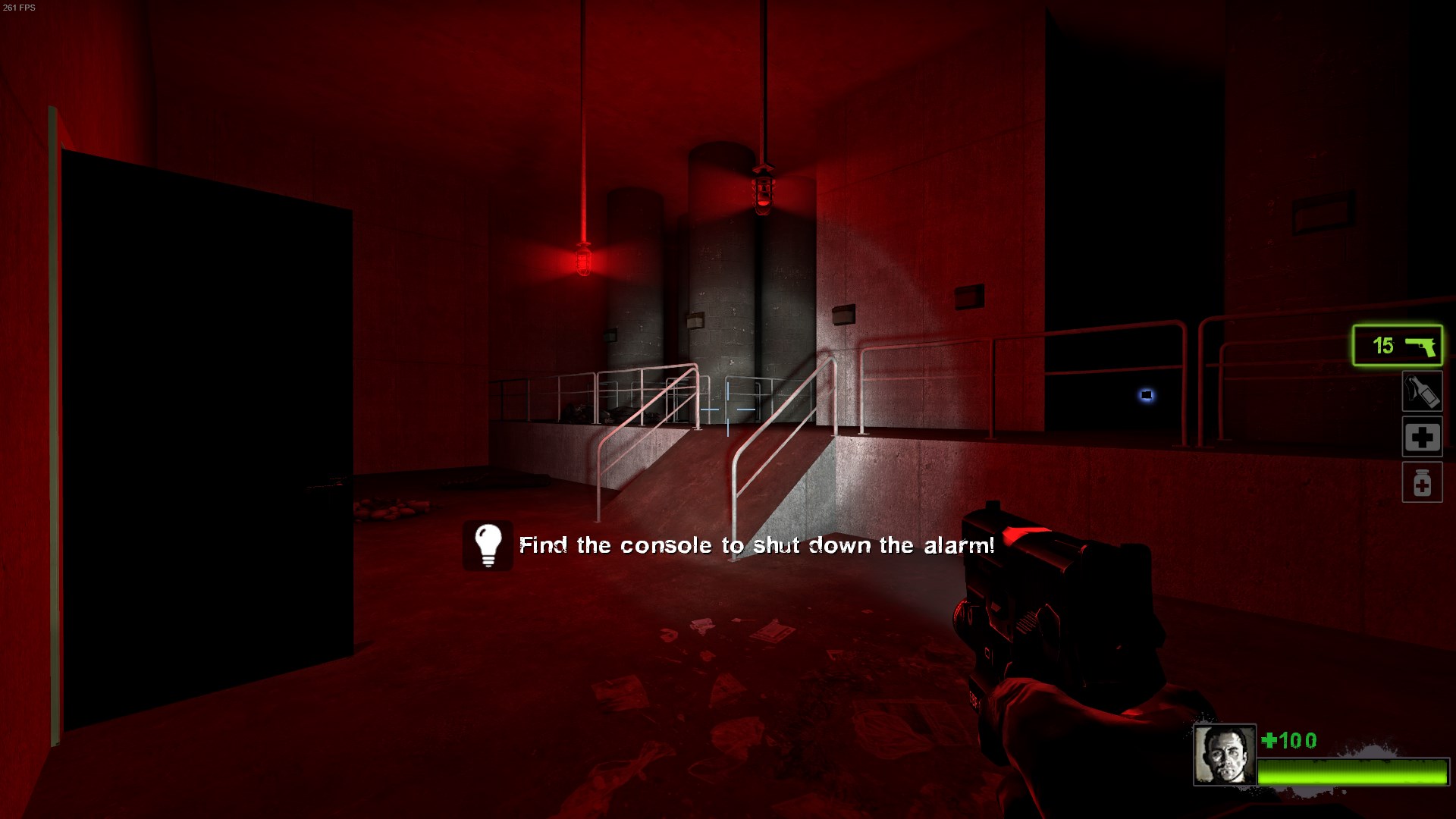
Task: Select the pistol weapon slot
Action: click(1397, 346)
